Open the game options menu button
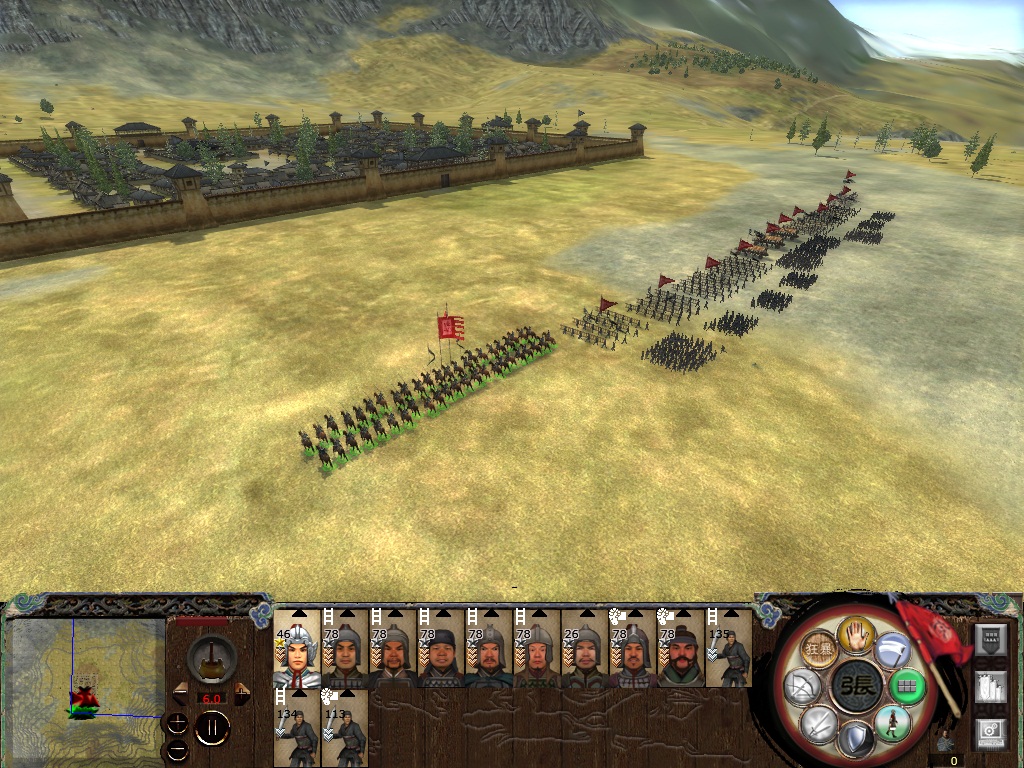1024x768 pixels. pyautogui.click(x=991, y=733)
